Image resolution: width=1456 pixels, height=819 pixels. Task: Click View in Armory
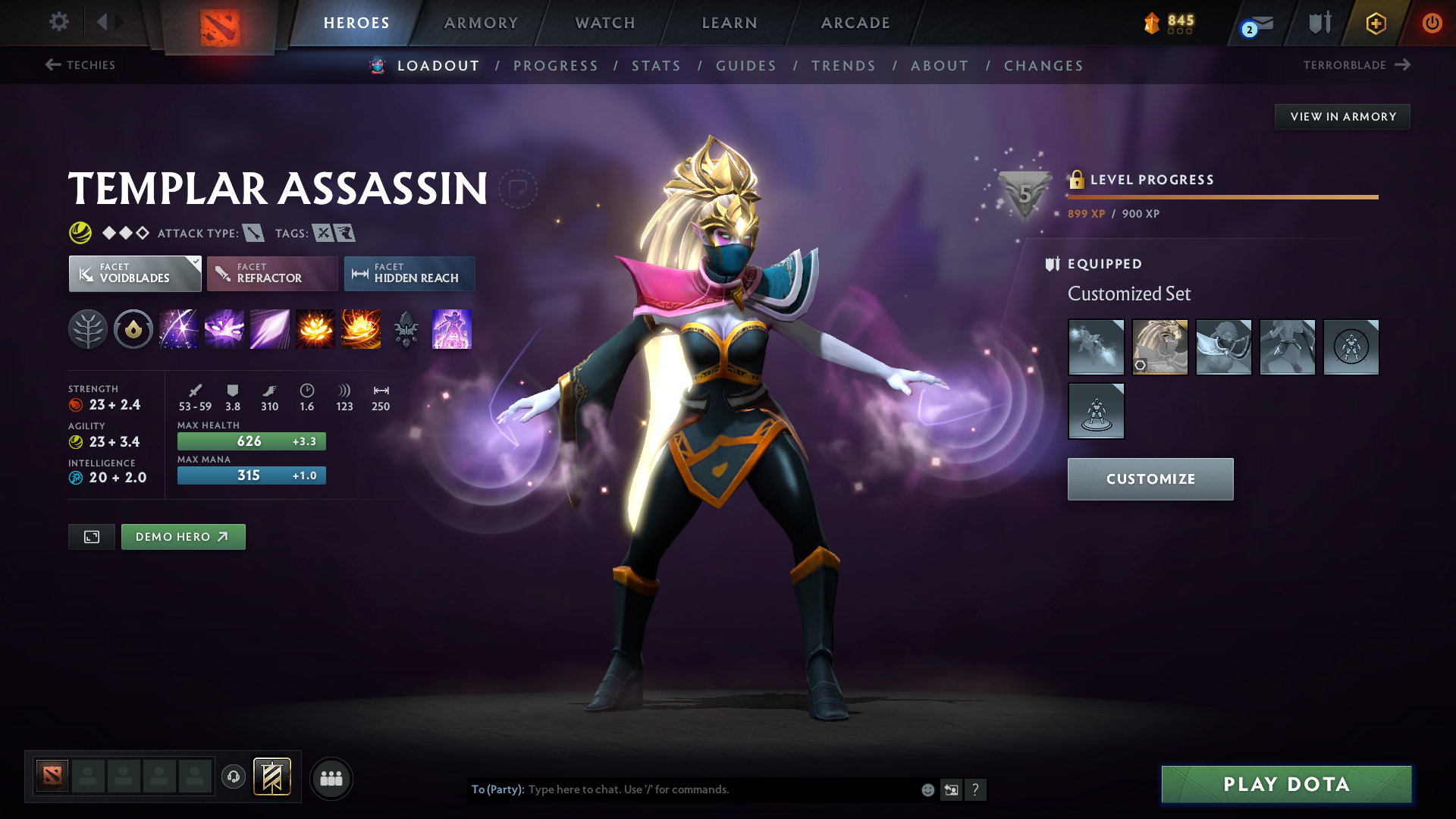tap(1342, 117)
